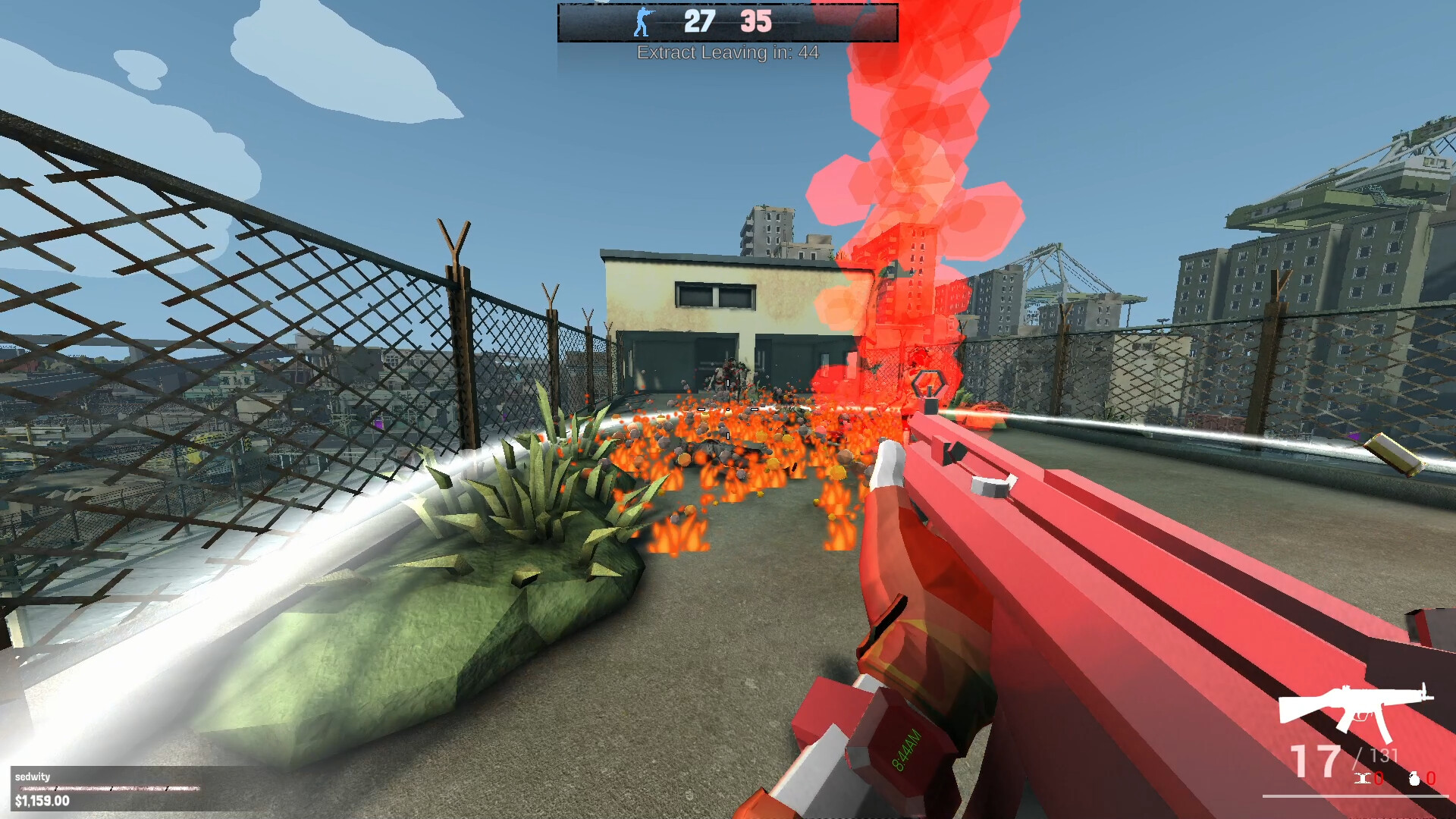The width and height of the screenshot is (1456, 819).
Task: Click the crosshair reticle at screen center
Action: click(x=728, y=409)
